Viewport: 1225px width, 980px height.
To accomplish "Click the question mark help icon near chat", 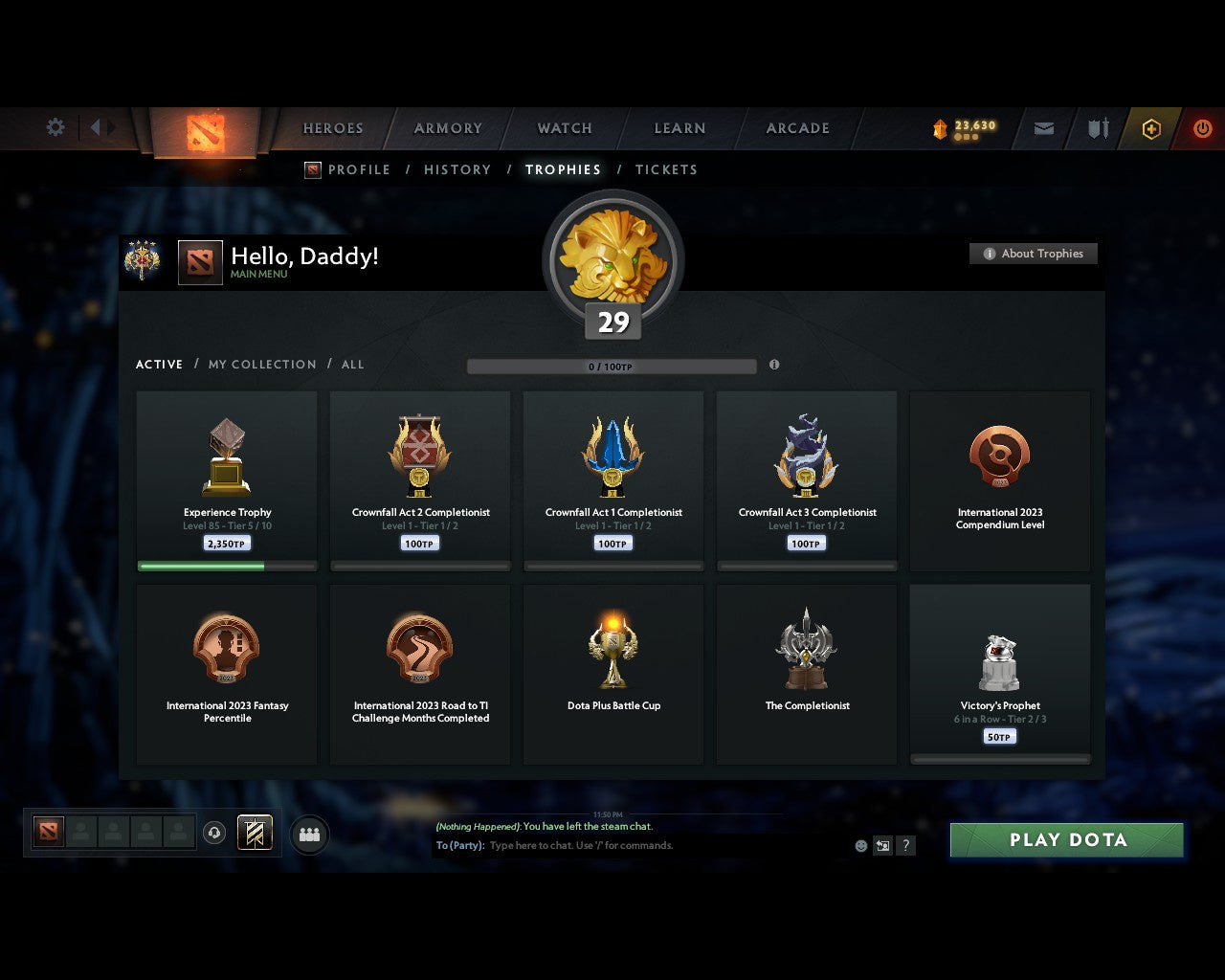I will coord(905,845).
